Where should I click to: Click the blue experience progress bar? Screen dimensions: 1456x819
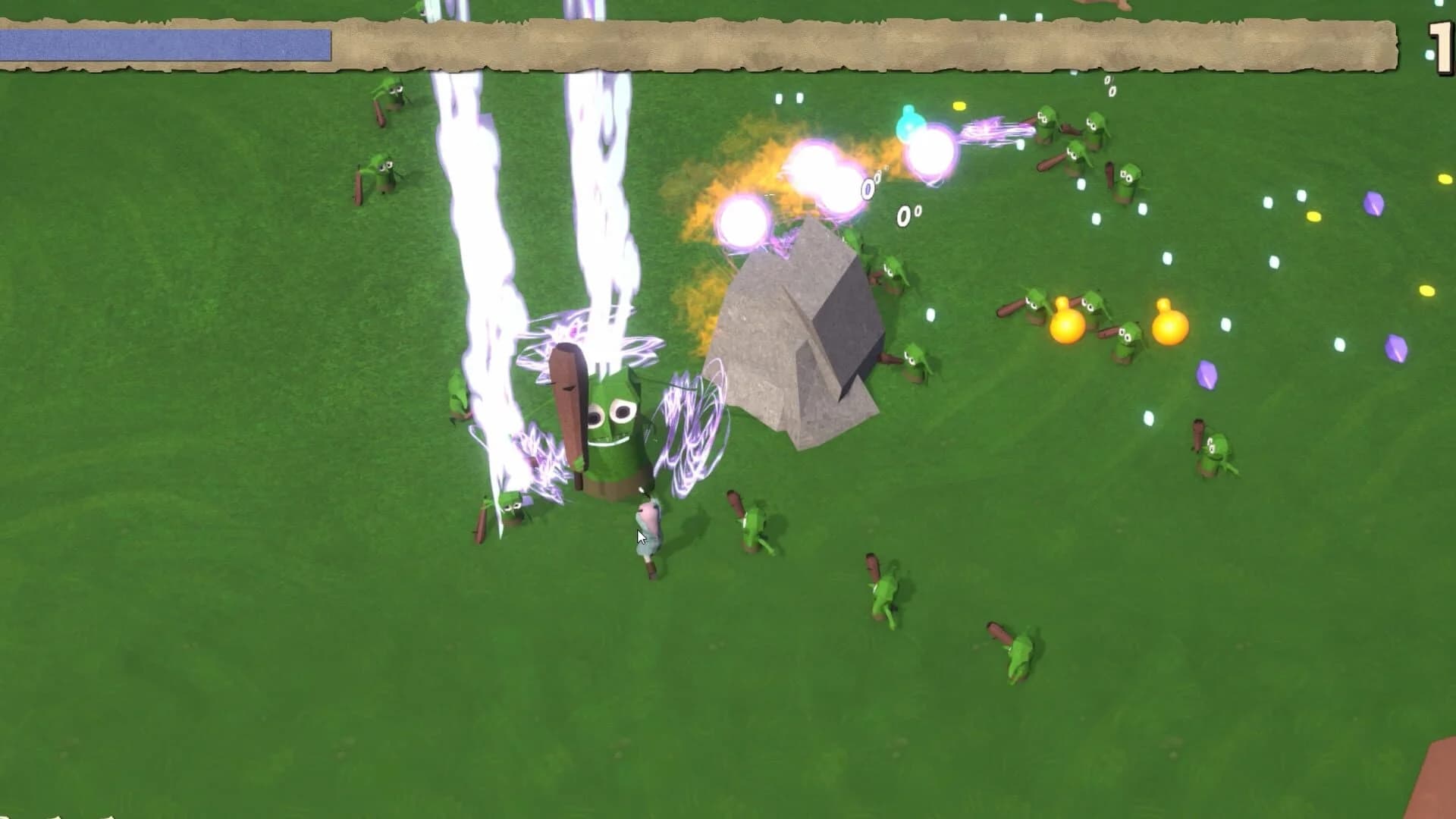tap(167, 44)
